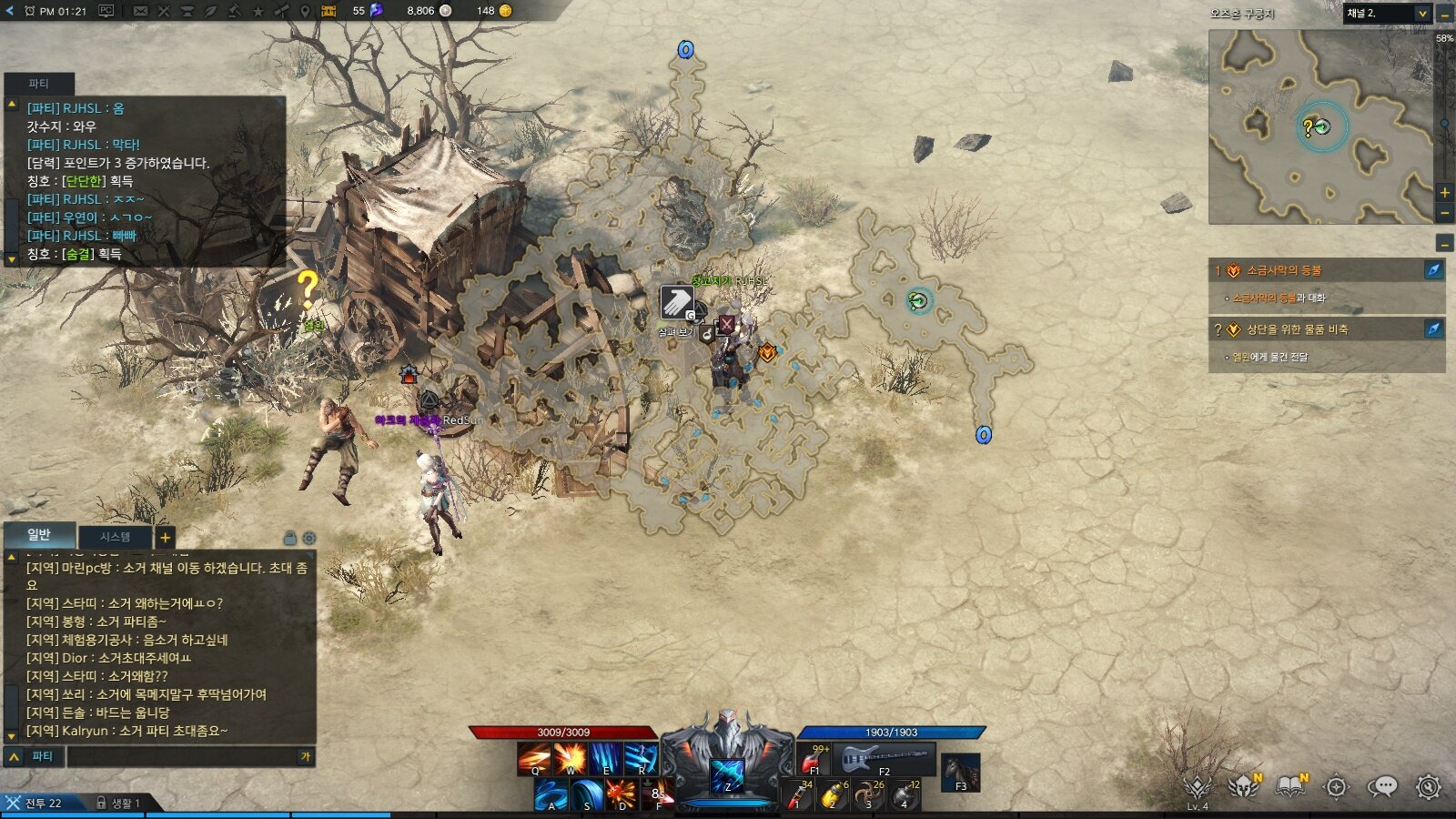This screenshot has height=819, width=1456.
Task: Open the mail envelope icon
Action: tap(140, 11)
